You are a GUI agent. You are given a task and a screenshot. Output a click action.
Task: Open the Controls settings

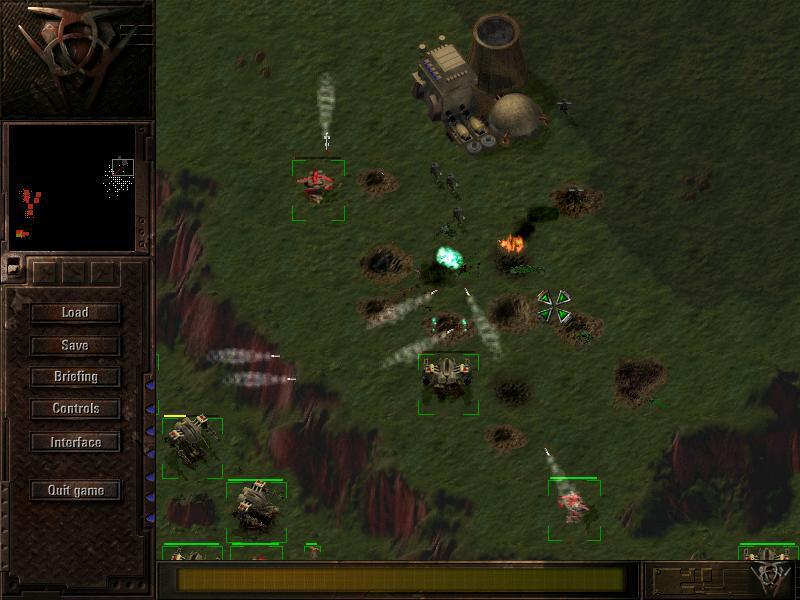click(x=75, y=409)
